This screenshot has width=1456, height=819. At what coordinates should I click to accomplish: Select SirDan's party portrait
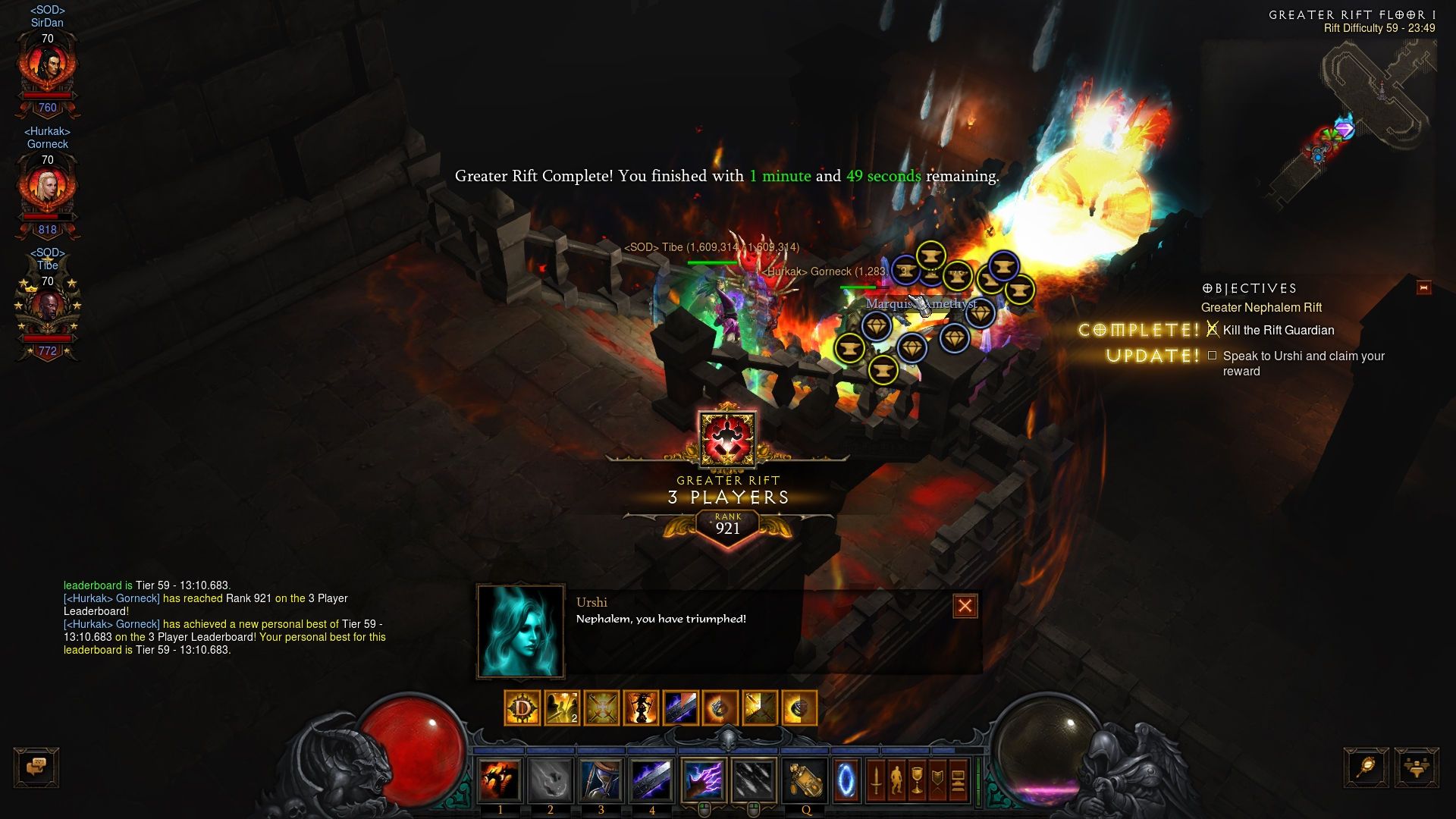tap(48, 67)
